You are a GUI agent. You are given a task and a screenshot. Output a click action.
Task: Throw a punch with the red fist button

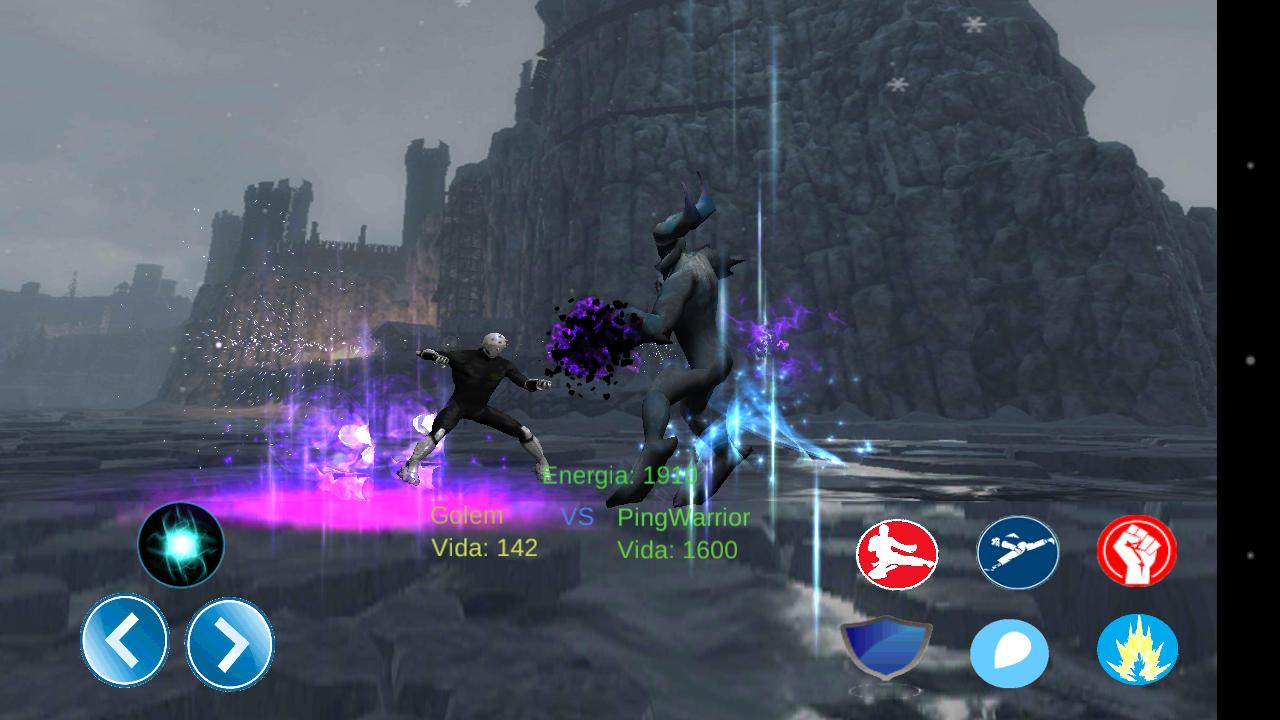(x=1137, y=551)
